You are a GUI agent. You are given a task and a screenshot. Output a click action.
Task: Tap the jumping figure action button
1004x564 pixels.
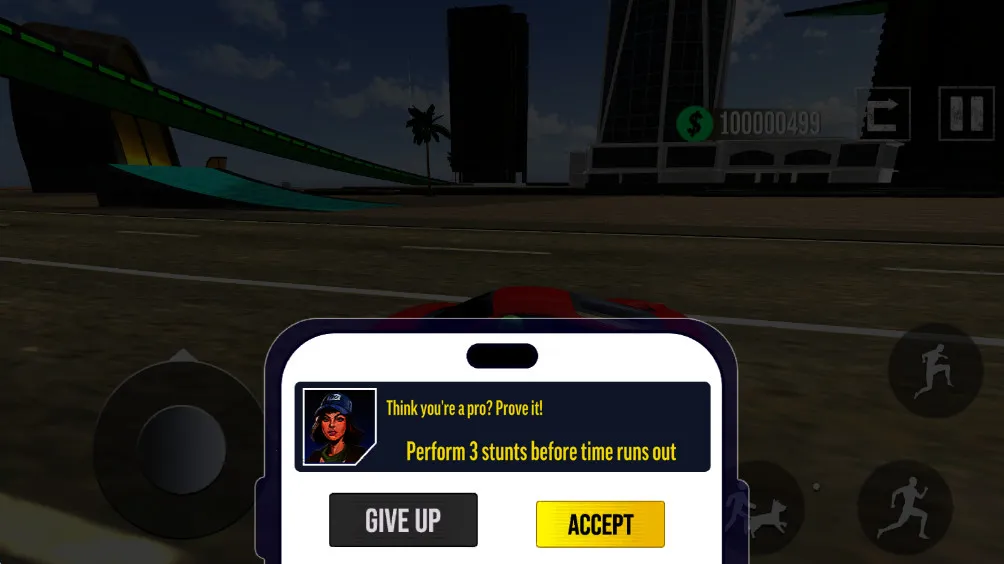tap(934, 371)
